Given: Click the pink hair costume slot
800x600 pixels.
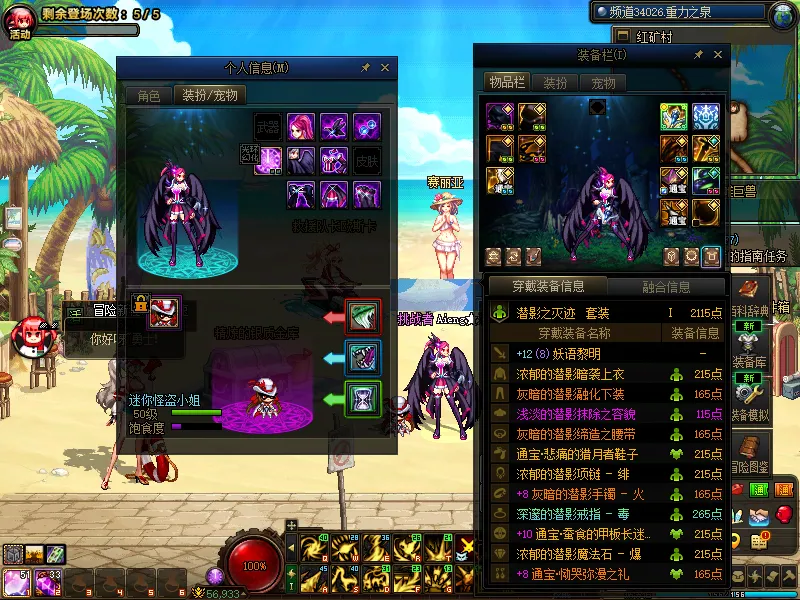Looking at the screenshot, I should point(301,127).
